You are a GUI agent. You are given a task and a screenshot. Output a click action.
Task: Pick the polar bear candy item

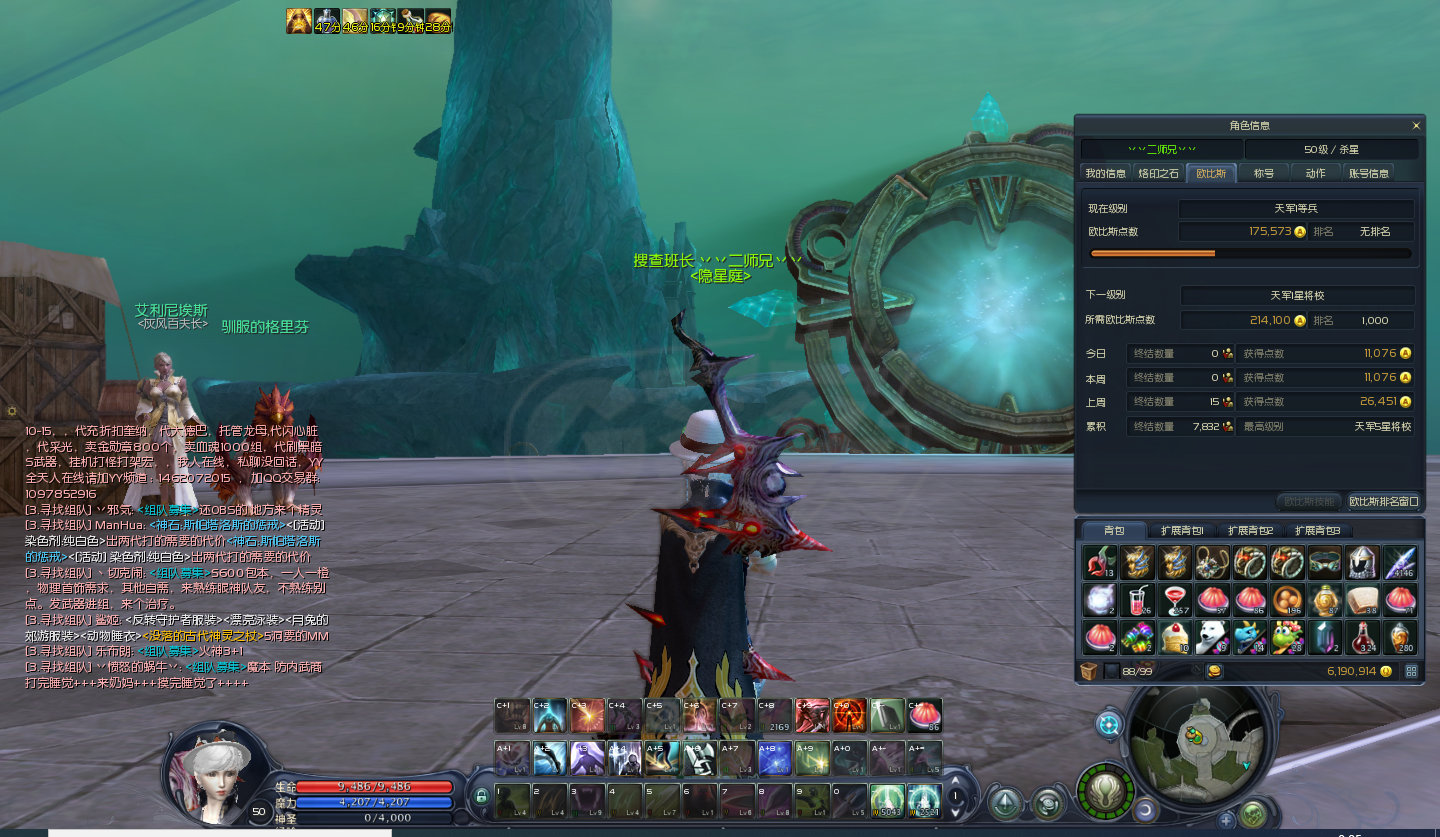(x=1213, y=638)
